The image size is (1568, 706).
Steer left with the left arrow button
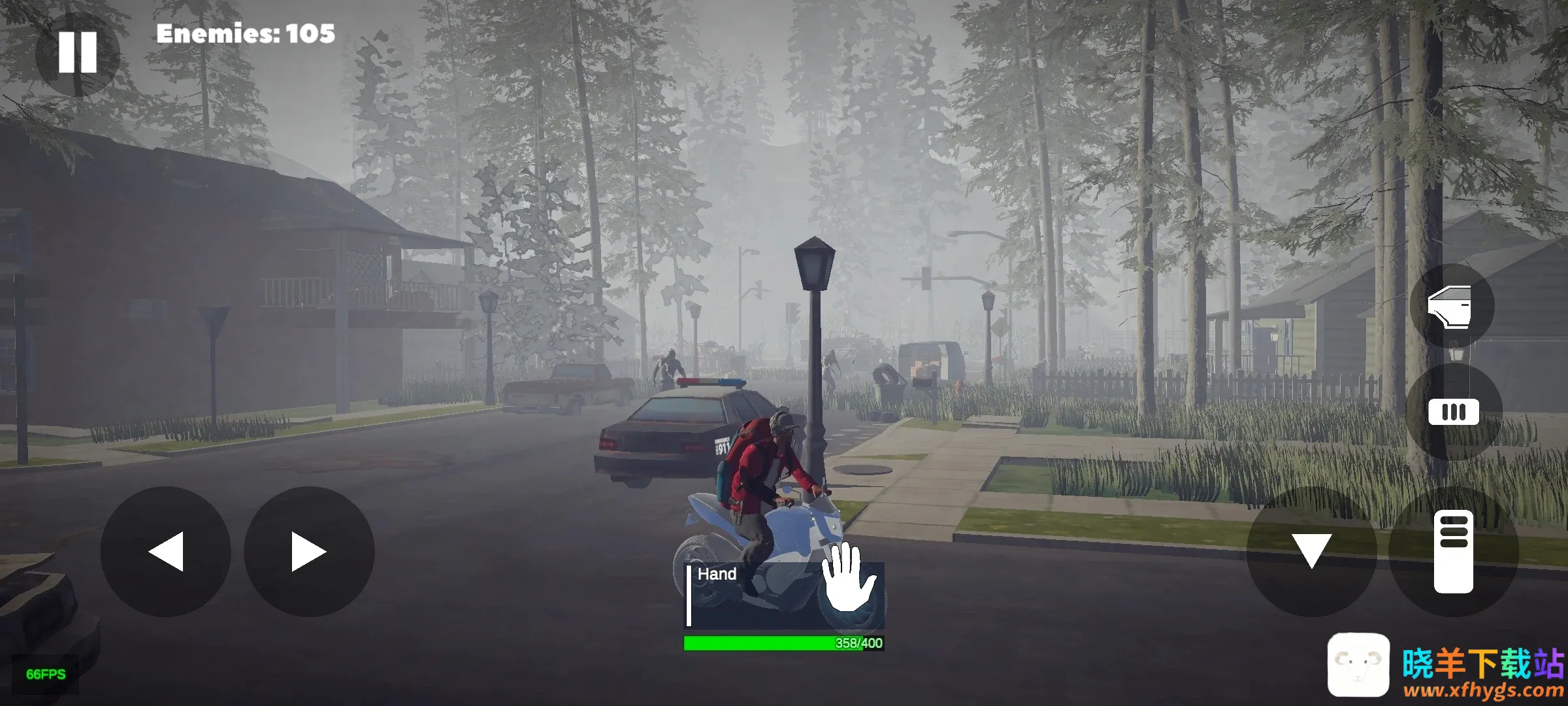tap(165, 552)
